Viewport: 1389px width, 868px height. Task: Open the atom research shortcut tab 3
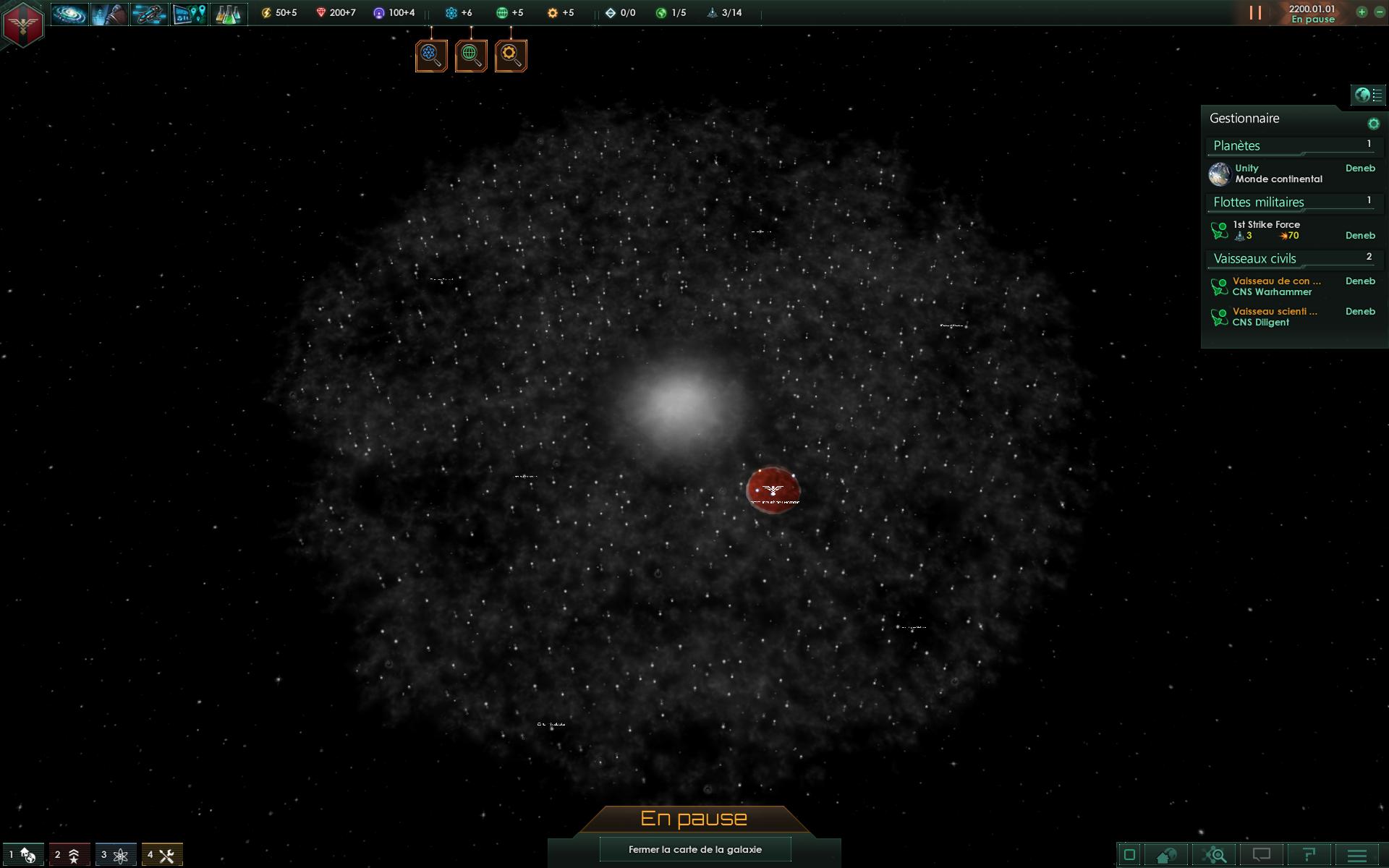(x=115, y=855)
